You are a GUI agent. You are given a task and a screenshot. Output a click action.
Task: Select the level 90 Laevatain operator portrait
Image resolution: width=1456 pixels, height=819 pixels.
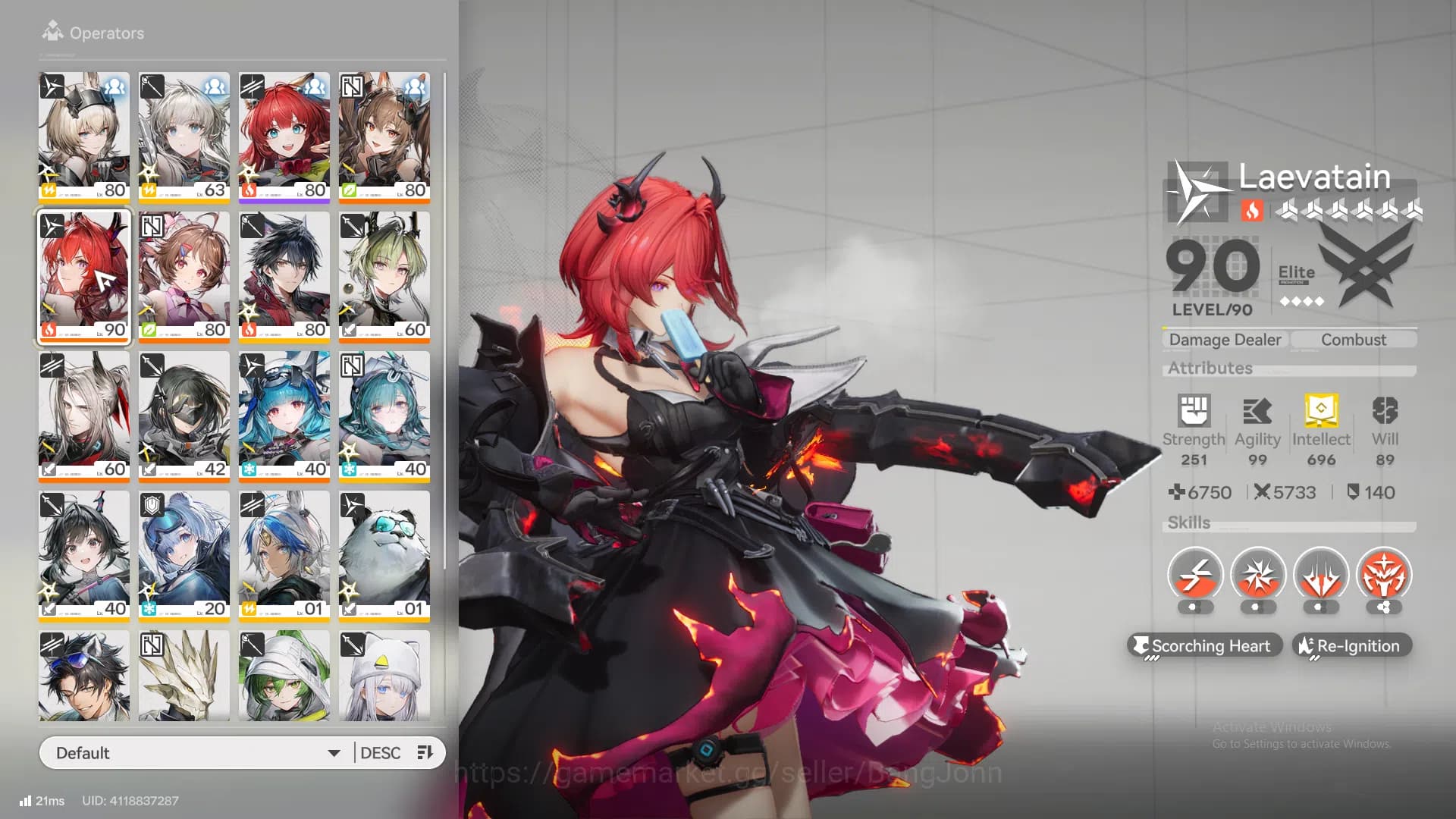pos(83,278)
